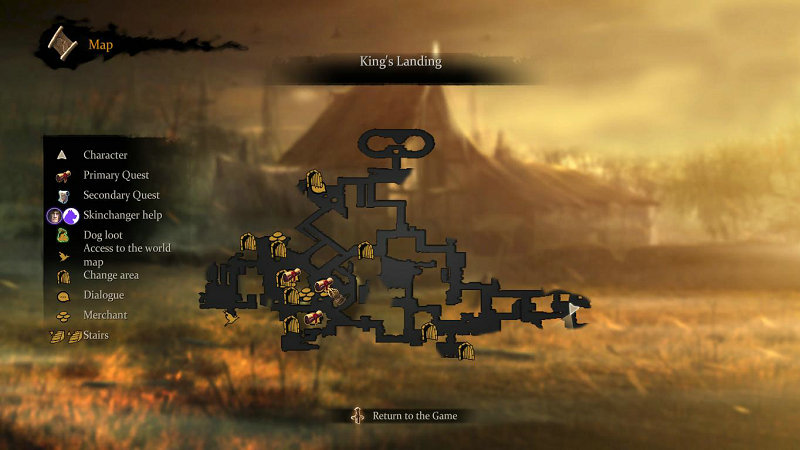
Task: Select the Dialogue legend entry
Action: 103,295
